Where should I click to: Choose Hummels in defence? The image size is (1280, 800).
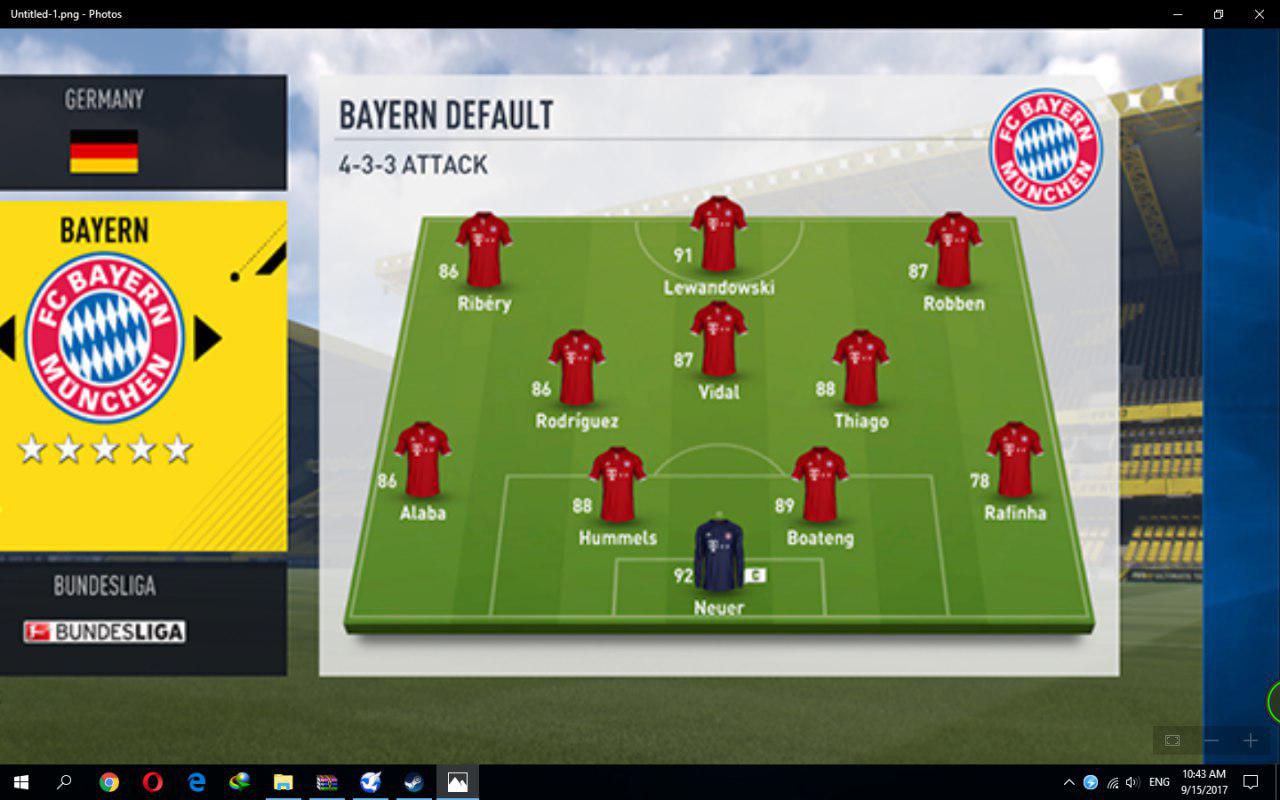pyautogui.click(x=617, y=485)
